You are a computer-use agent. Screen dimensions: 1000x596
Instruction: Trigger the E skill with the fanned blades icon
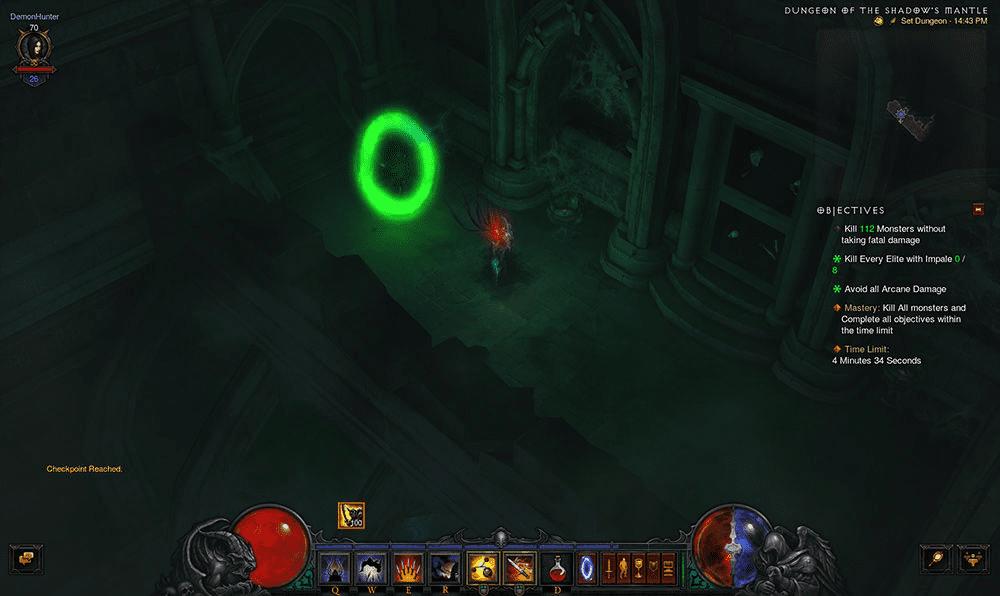(x=407, y=567)
